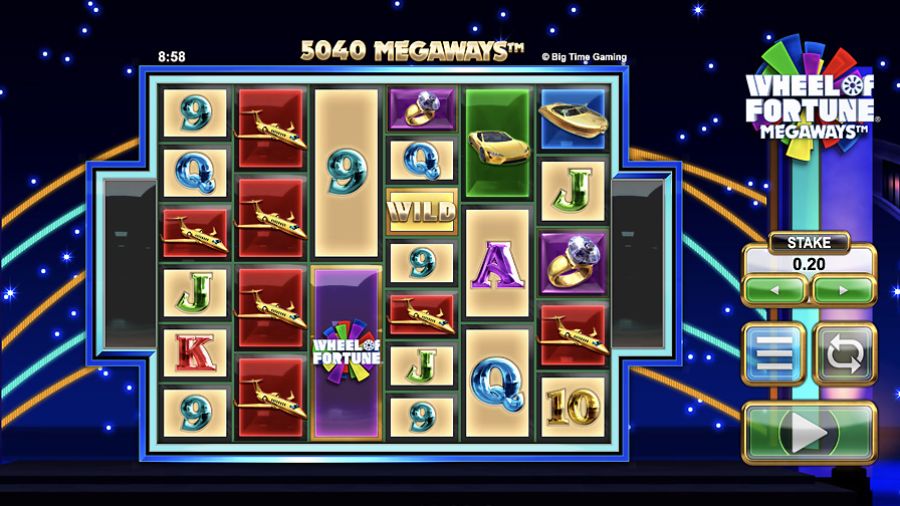The width and height of the screenshot is (900, 506).
Task: Spin the reels with the green play button
Action: [809, 433]
